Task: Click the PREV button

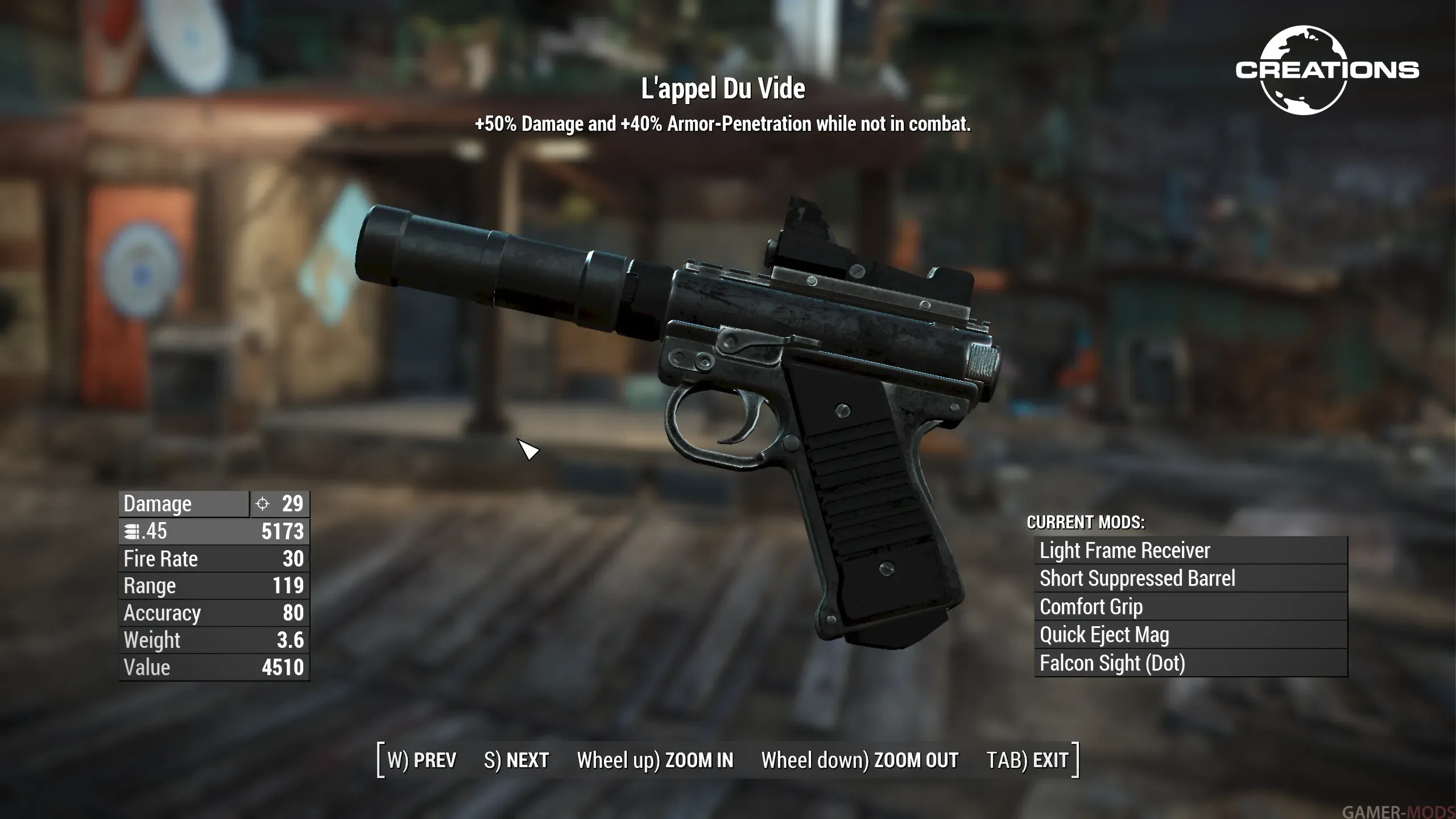Action: (422, 760)
